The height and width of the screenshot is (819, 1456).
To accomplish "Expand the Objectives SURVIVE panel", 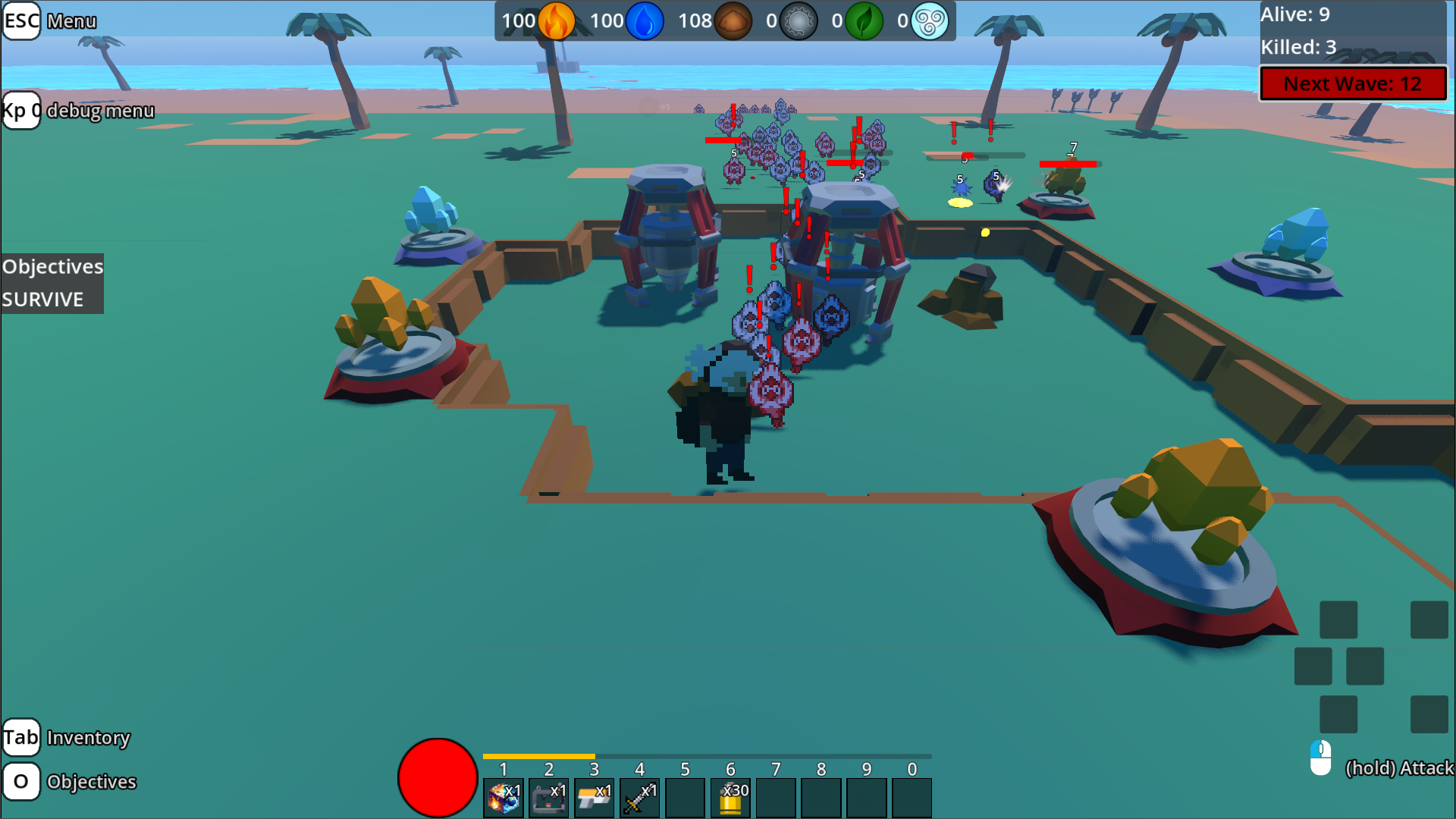I will click(x=52, y=283).
